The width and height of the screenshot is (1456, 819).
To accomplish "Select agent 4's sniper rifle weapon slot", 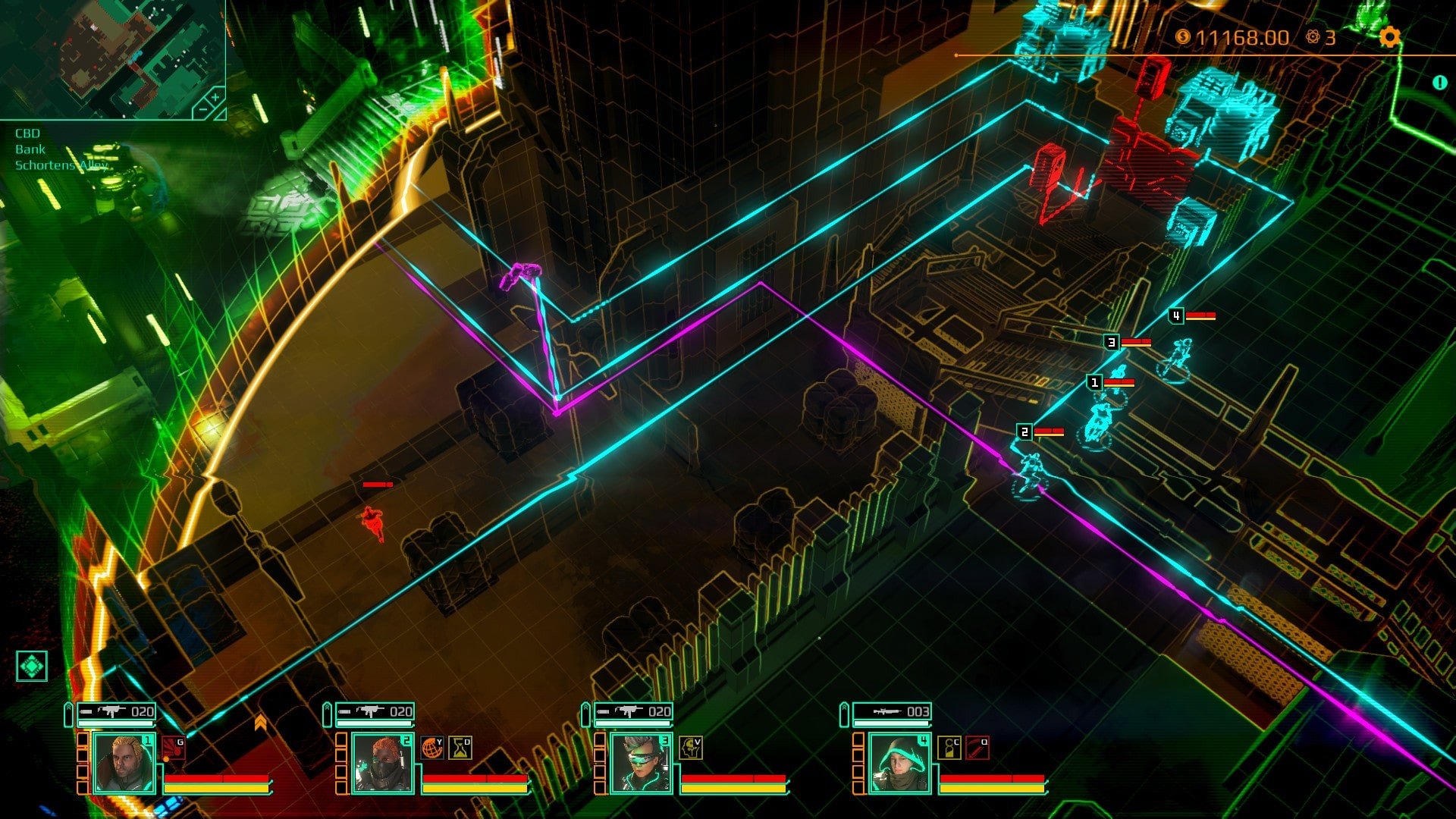I will (x=893, y=711).
